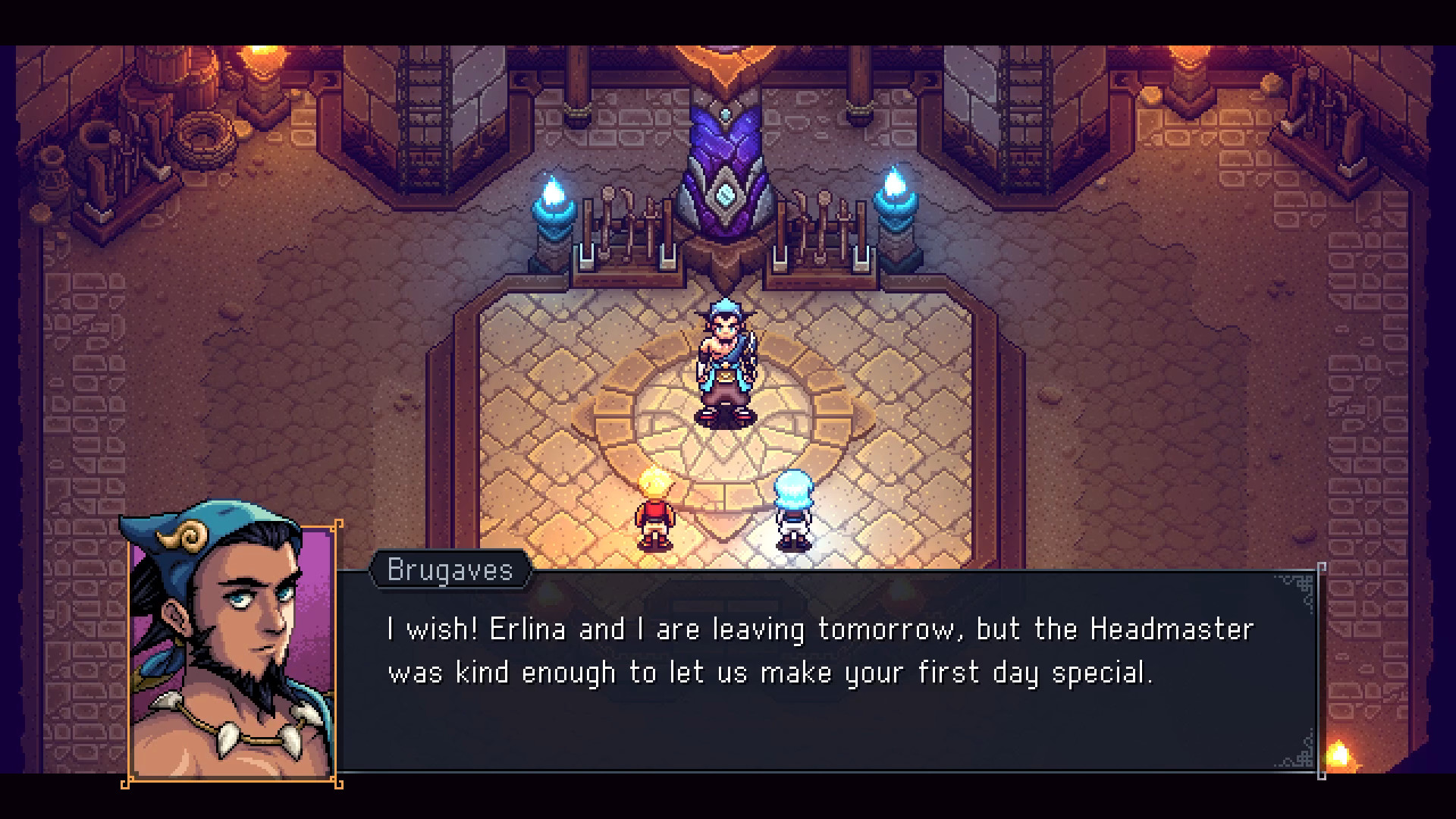The image size is (1456, 819).
Task: Select the blue-haired warrior sprite on the dais
Action: coord(724,364)
